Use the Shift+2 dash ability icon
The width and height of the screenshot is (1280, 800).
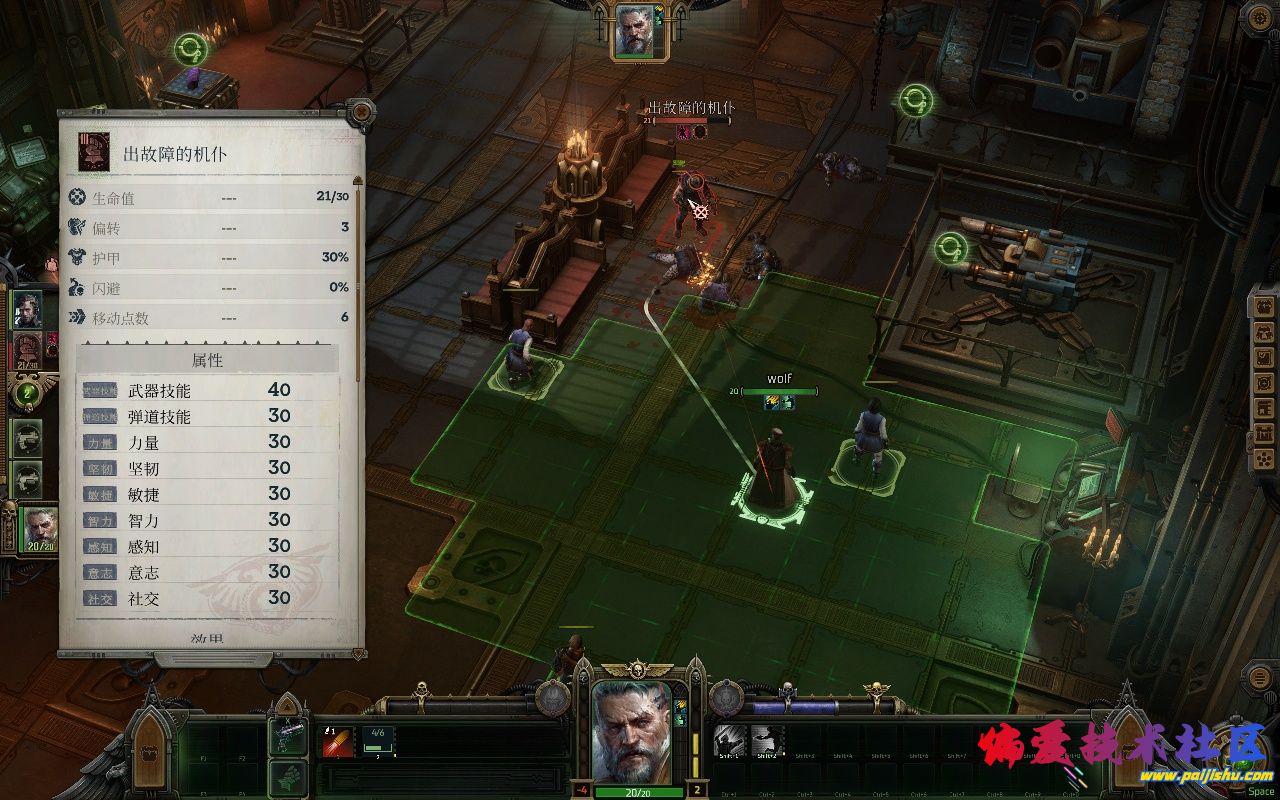coord(767,741)
